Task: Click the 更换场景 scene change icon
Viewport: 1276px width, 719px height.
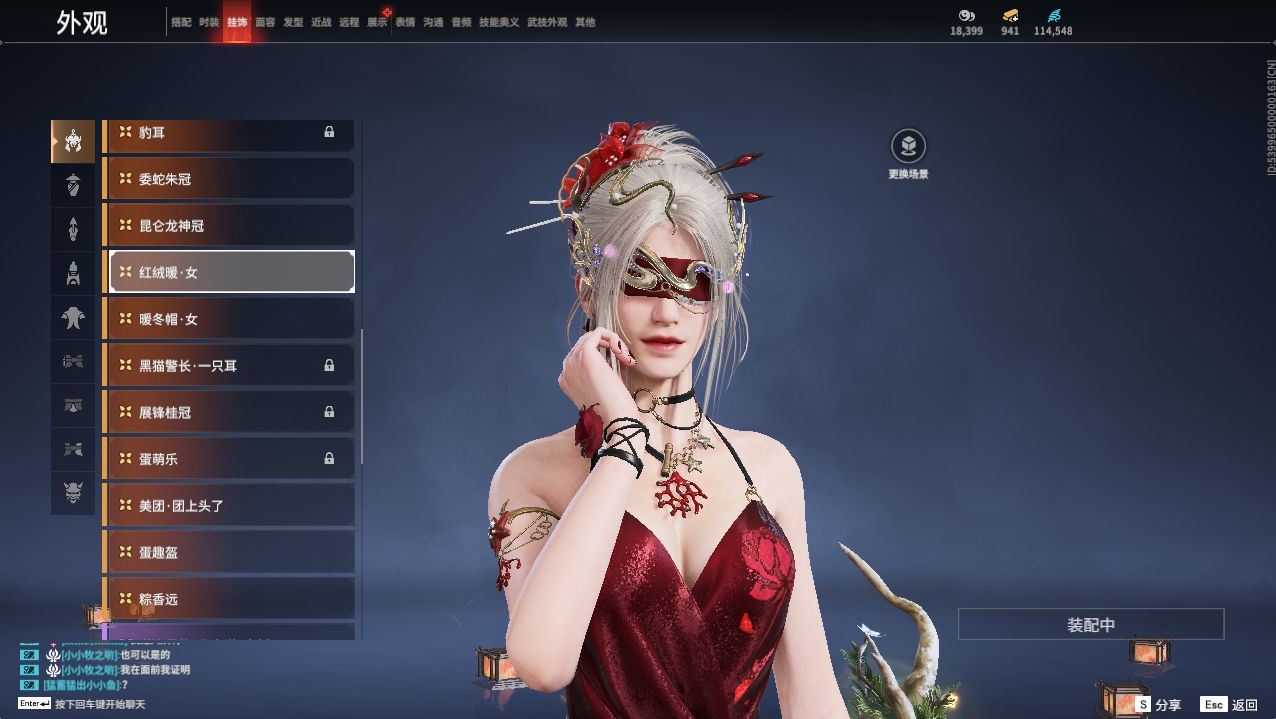Action: [x=908, y=148]
